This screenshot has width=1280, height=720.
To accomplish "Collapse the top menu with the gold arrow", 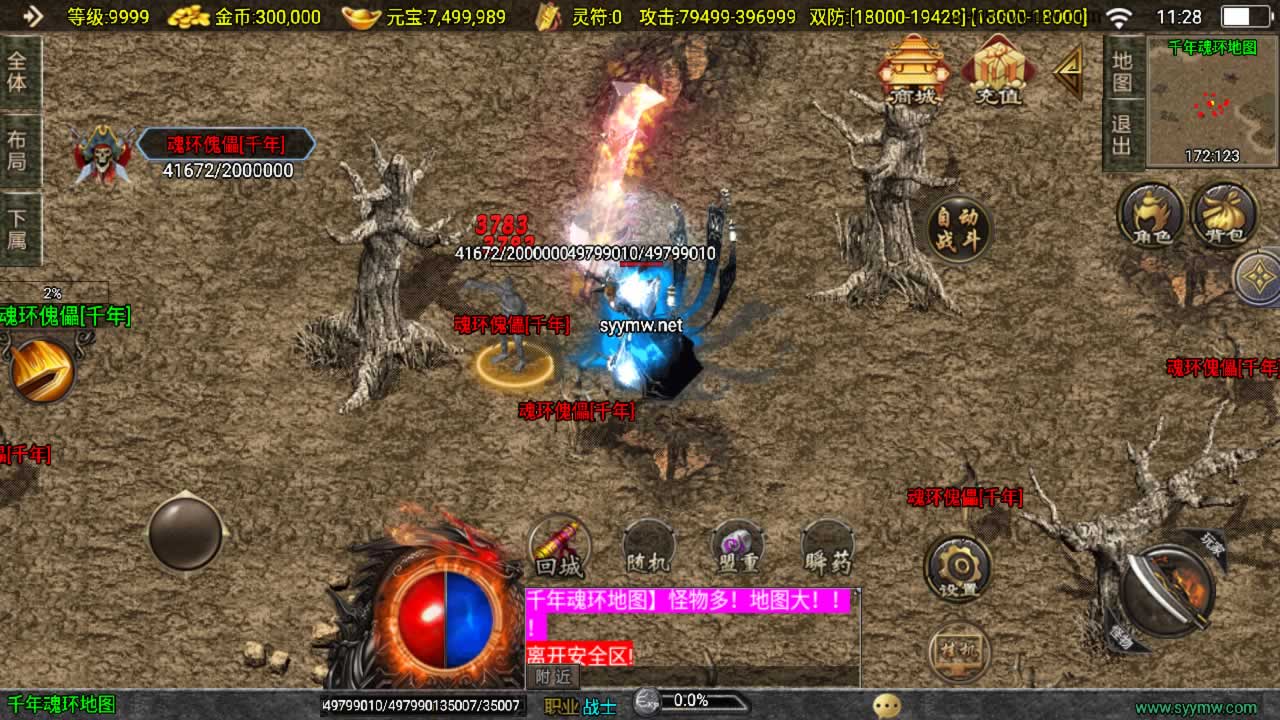I will tap(1069, 70).
